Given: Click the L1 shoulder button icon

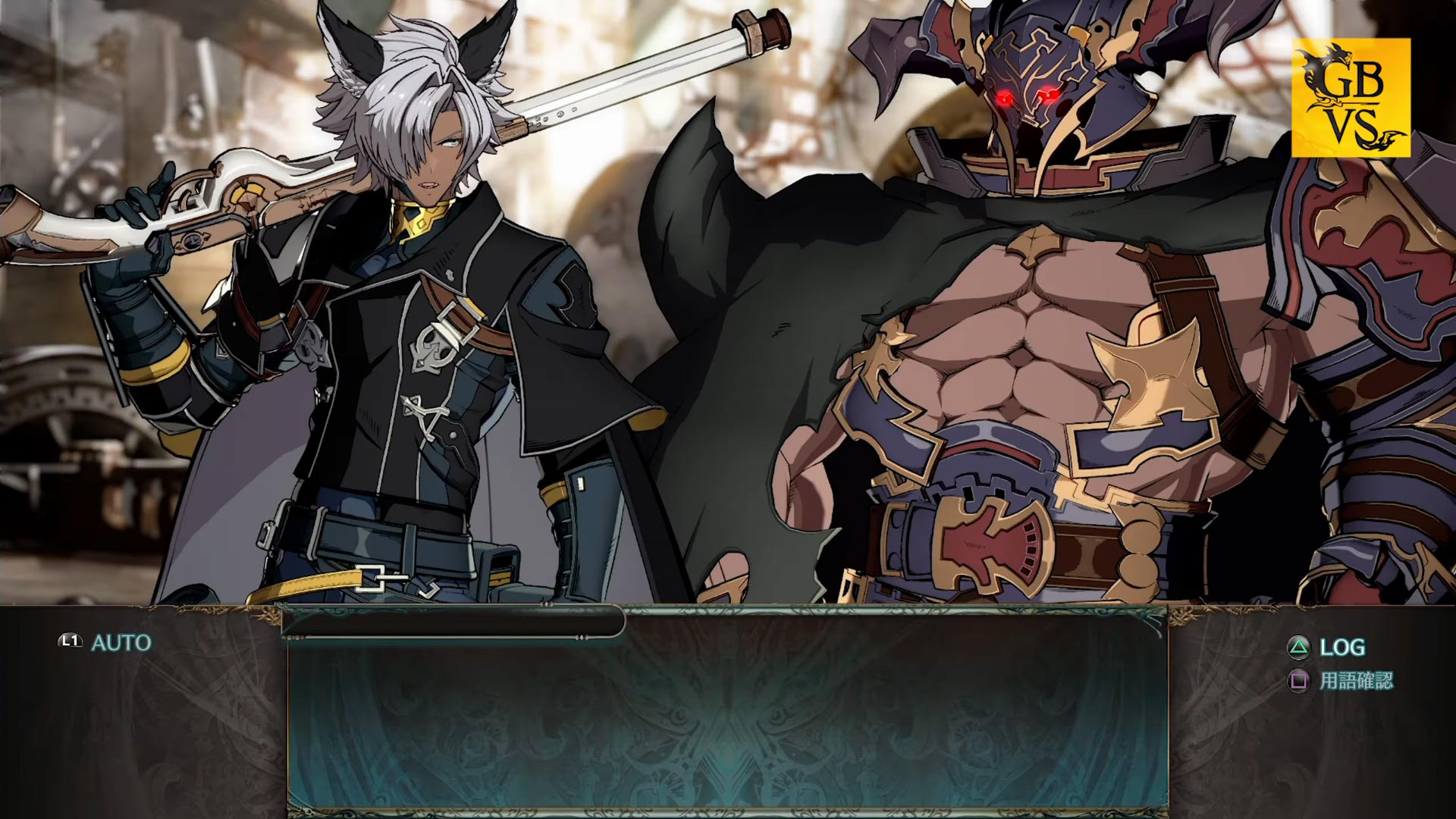Looking at the screenshot, I should (x=69, y=641).
